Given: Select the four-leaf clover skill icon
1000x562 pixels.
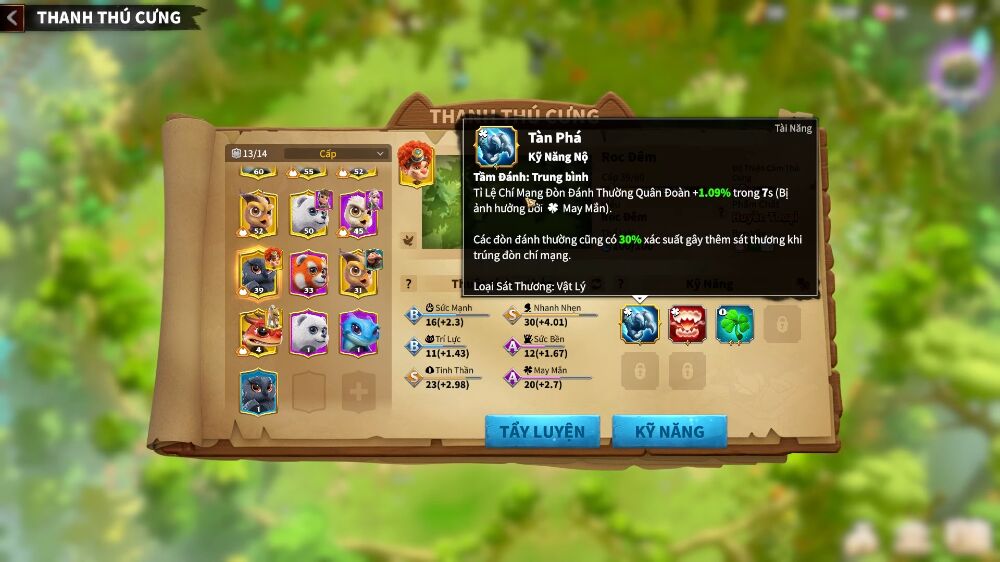Looking at the screenshot, I should (x=734, y=324).
